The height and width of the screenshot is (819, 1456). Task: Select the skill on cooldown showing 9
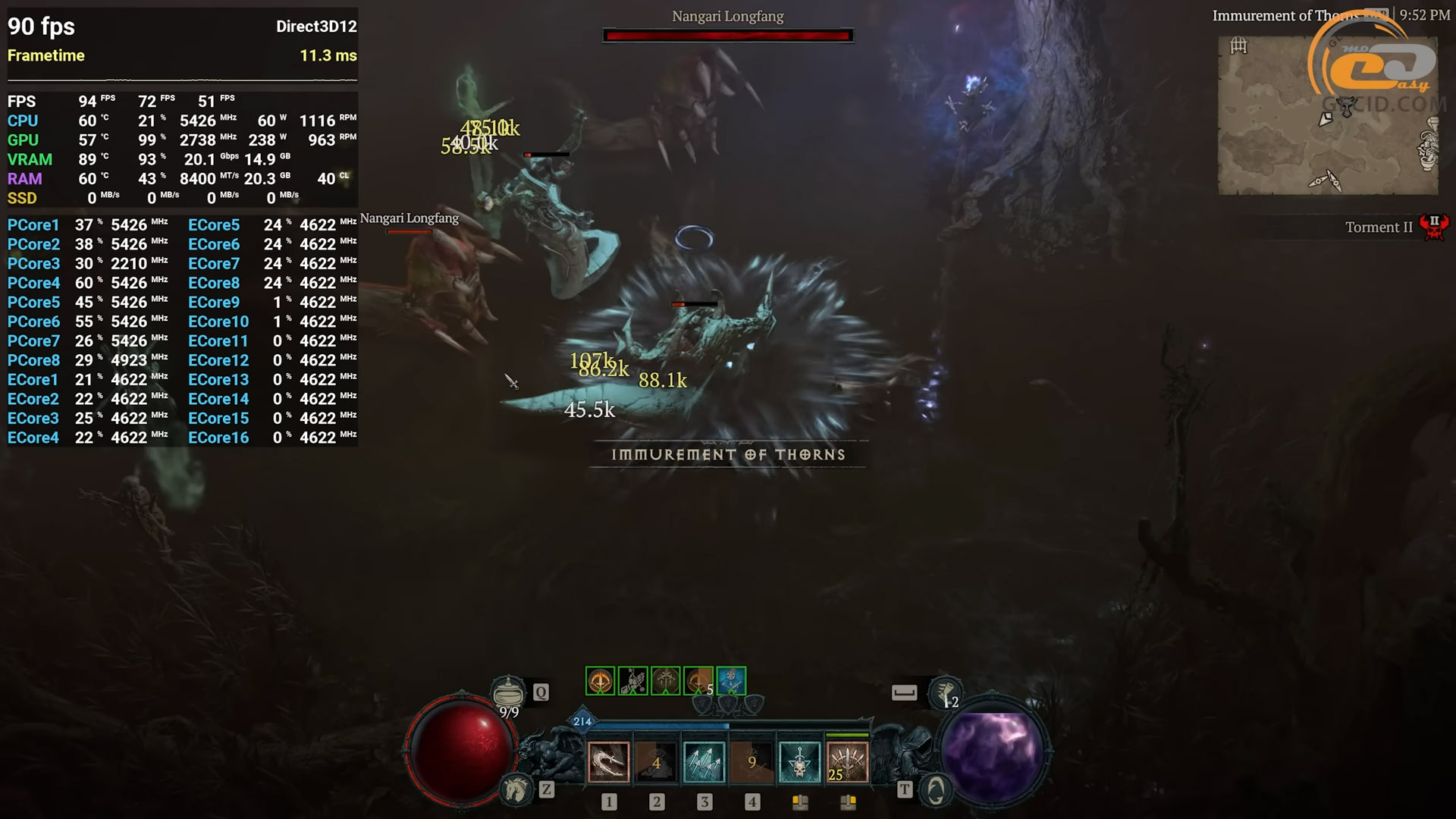click(752, 762)
